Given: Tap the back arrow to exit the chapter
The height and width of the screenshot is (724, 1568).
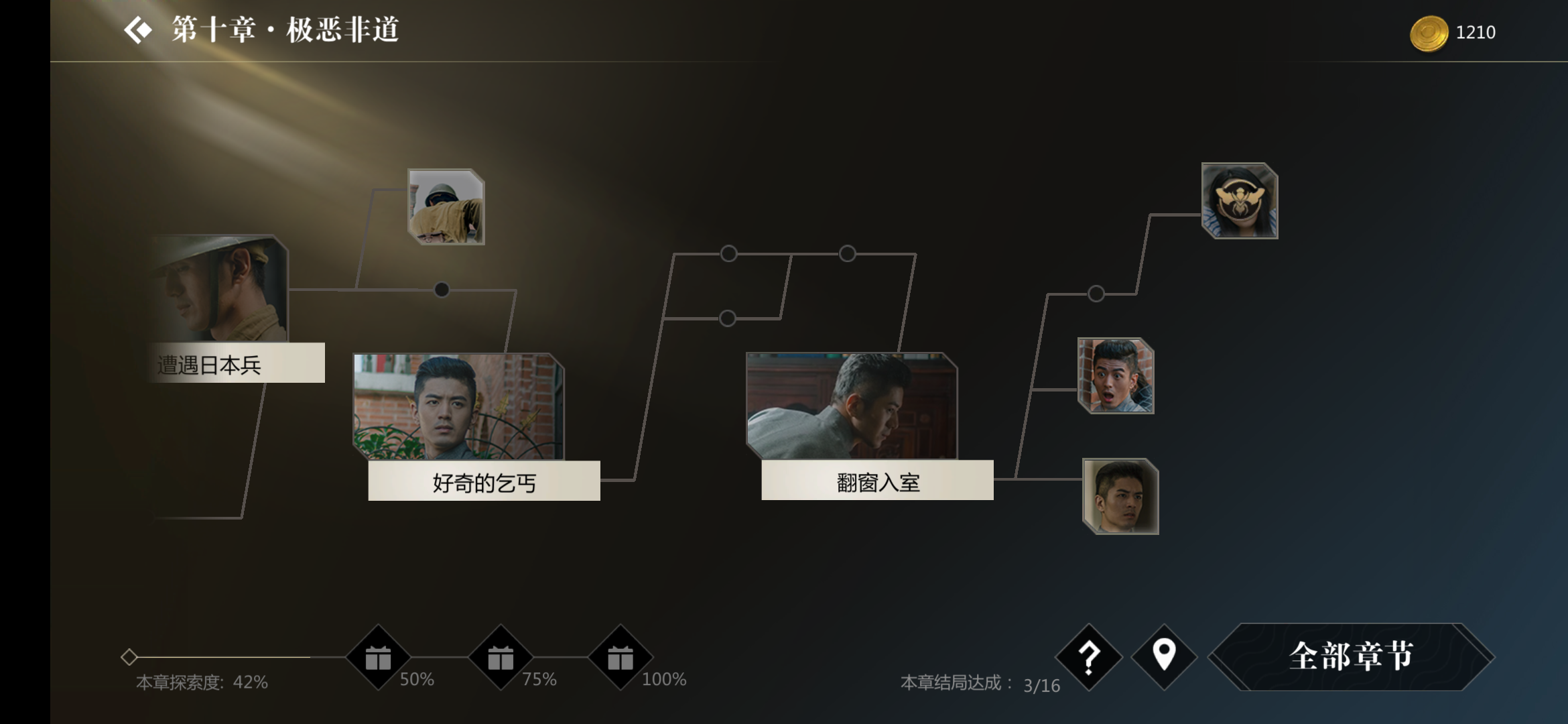Looking at the screenshot, I should [x=137, y=29].
